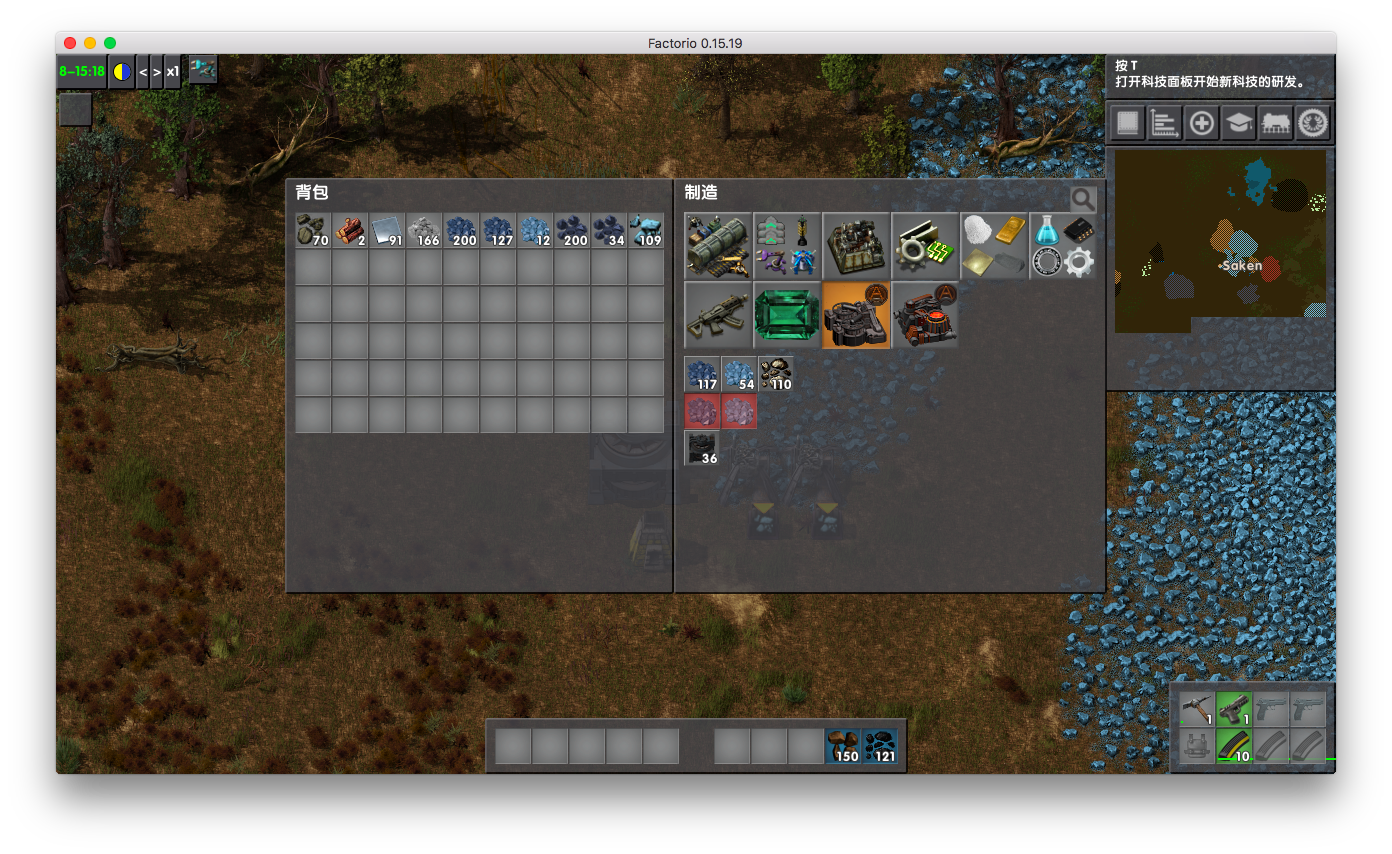Screen dimensions: 1392x854
Task: Select the highlighted orange crusher category tab
Action: pos(856,315)
